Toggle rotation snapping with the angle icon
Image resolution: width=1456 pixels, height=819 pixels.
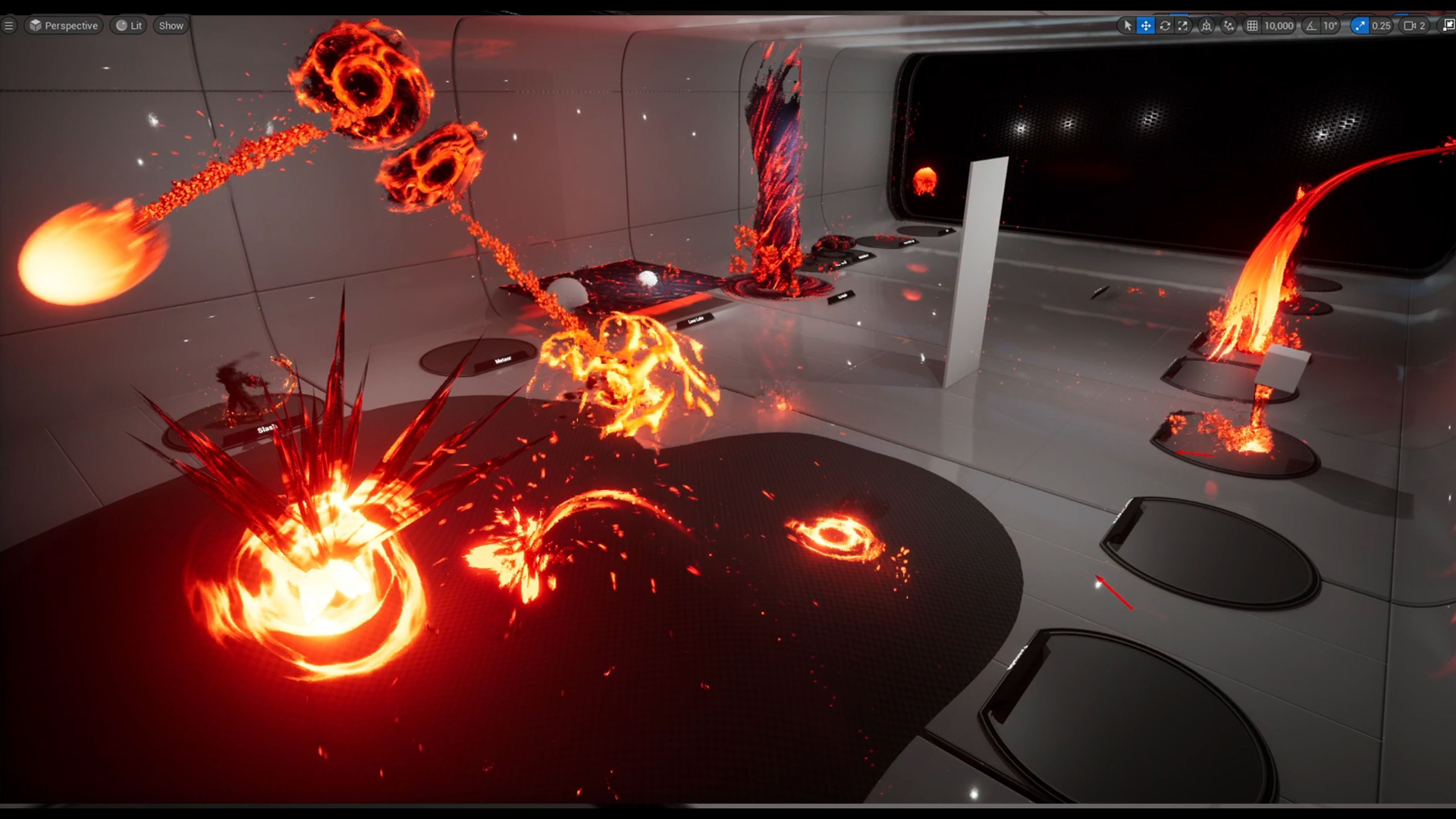tap(1312, 25)
